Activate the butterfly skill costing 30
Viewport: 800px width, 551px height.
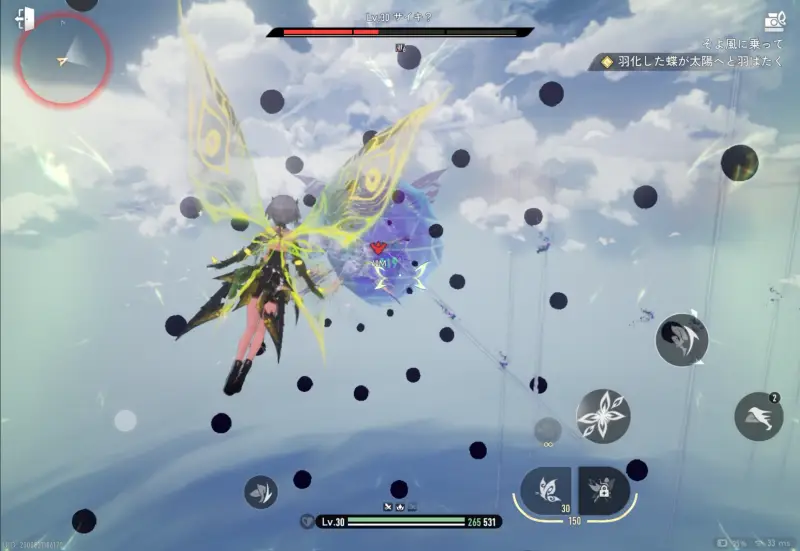(546, 490)
